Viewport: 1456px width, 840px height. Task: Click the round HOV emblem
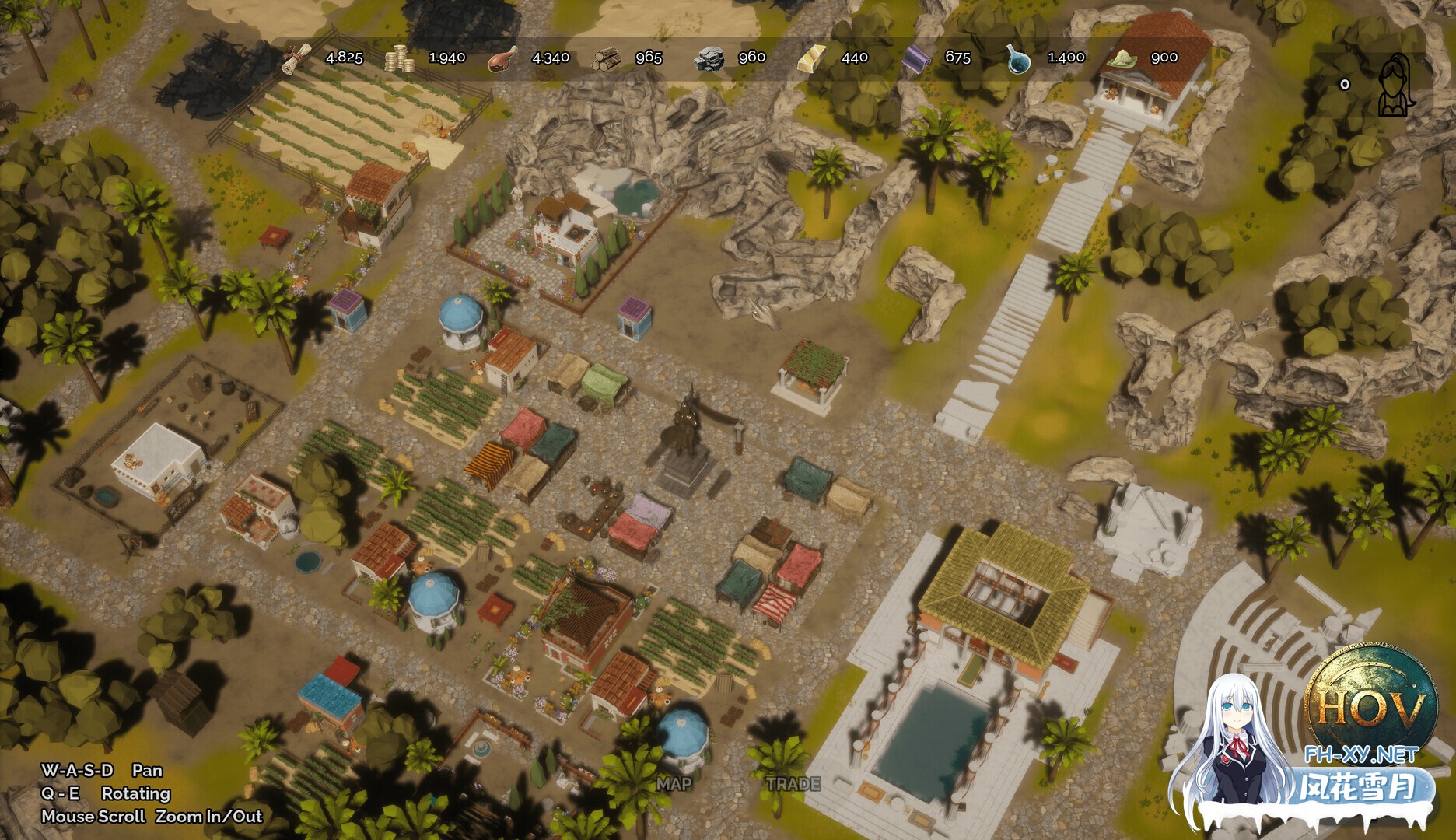[1371, 704]
